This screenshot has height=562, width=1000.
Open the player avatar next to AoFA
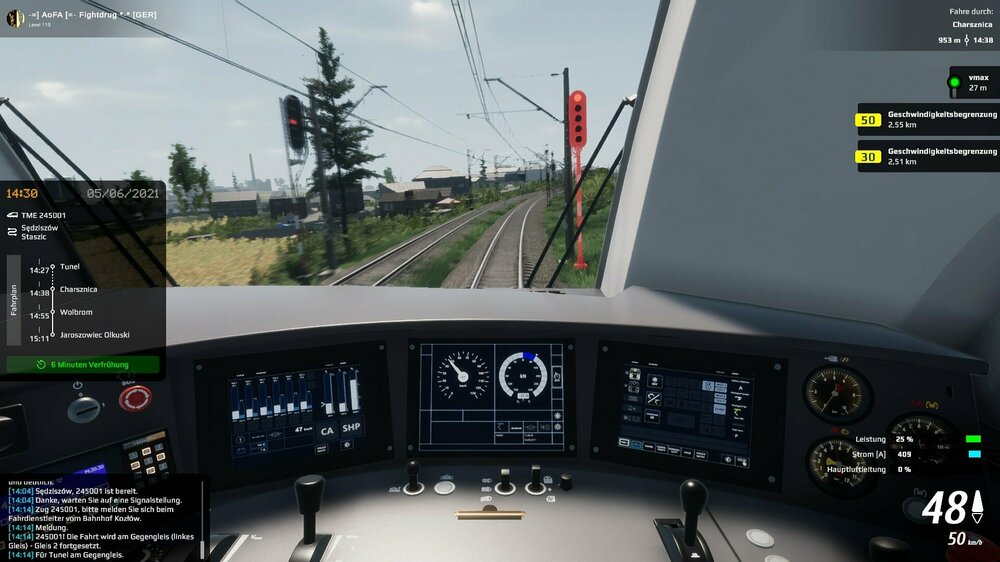click(x=15, y=18)
